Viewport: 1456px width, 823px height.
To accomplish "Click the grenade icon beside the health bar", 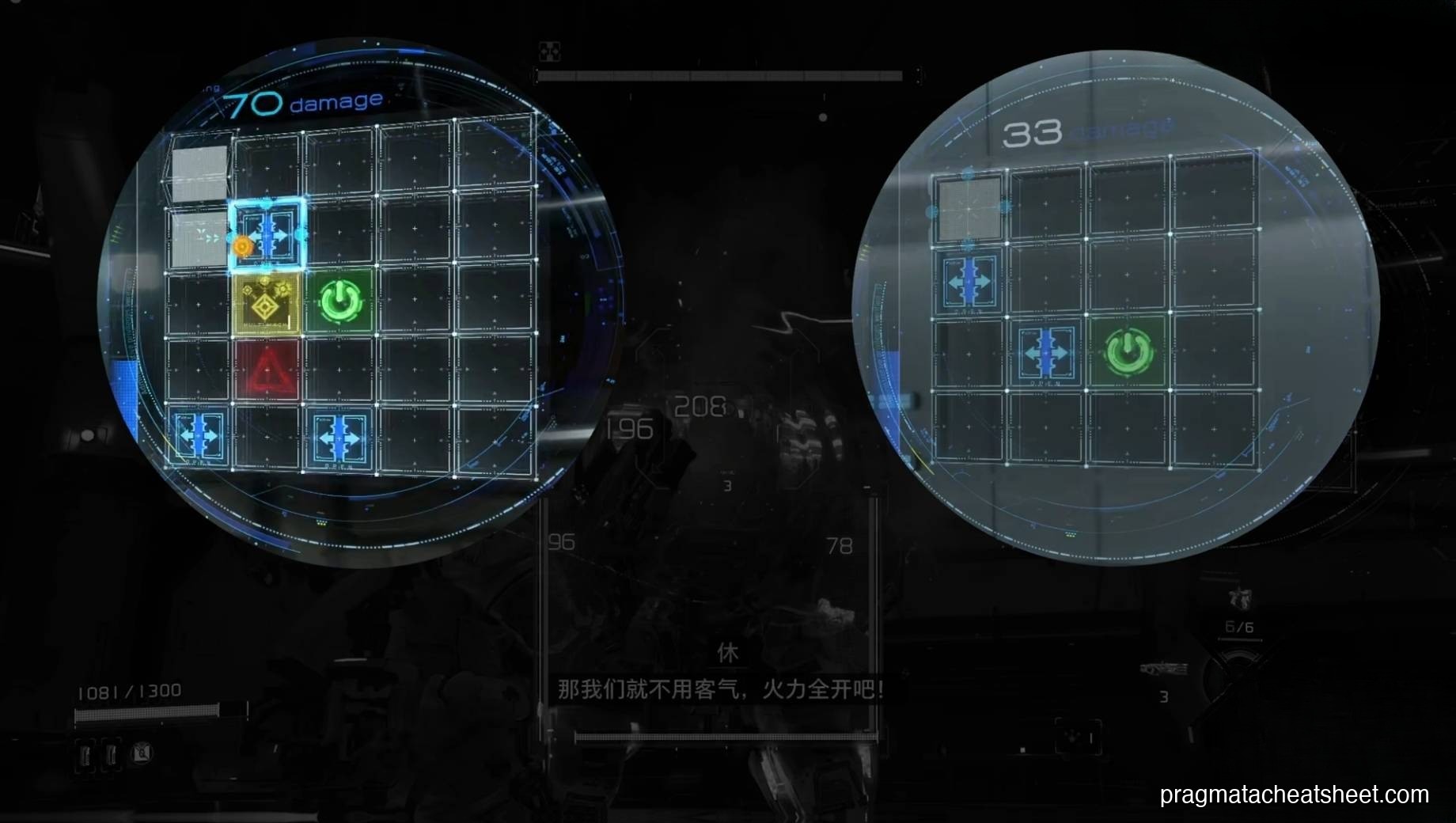I will 141,754.
